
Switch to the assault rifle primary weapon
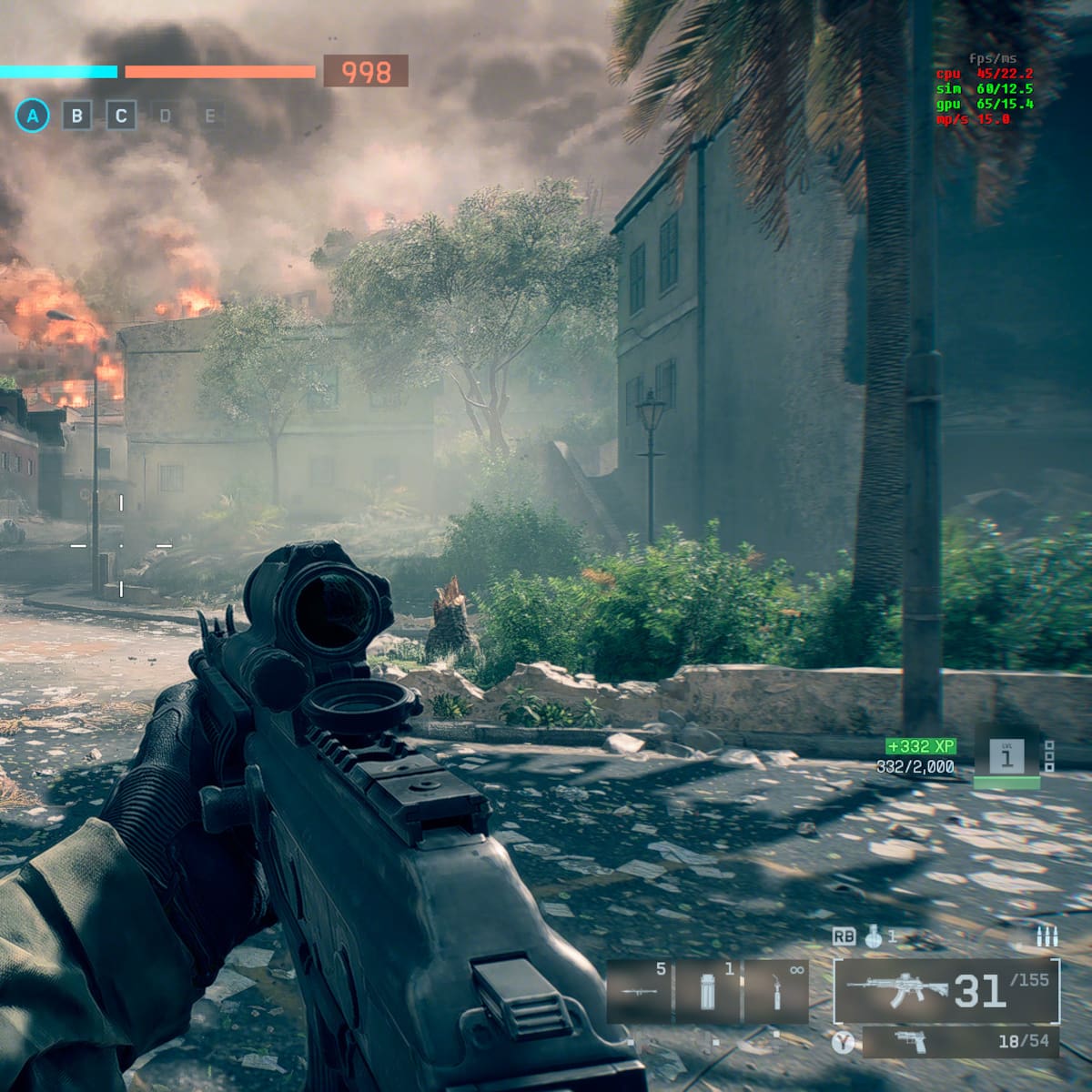tap(946, 990)
